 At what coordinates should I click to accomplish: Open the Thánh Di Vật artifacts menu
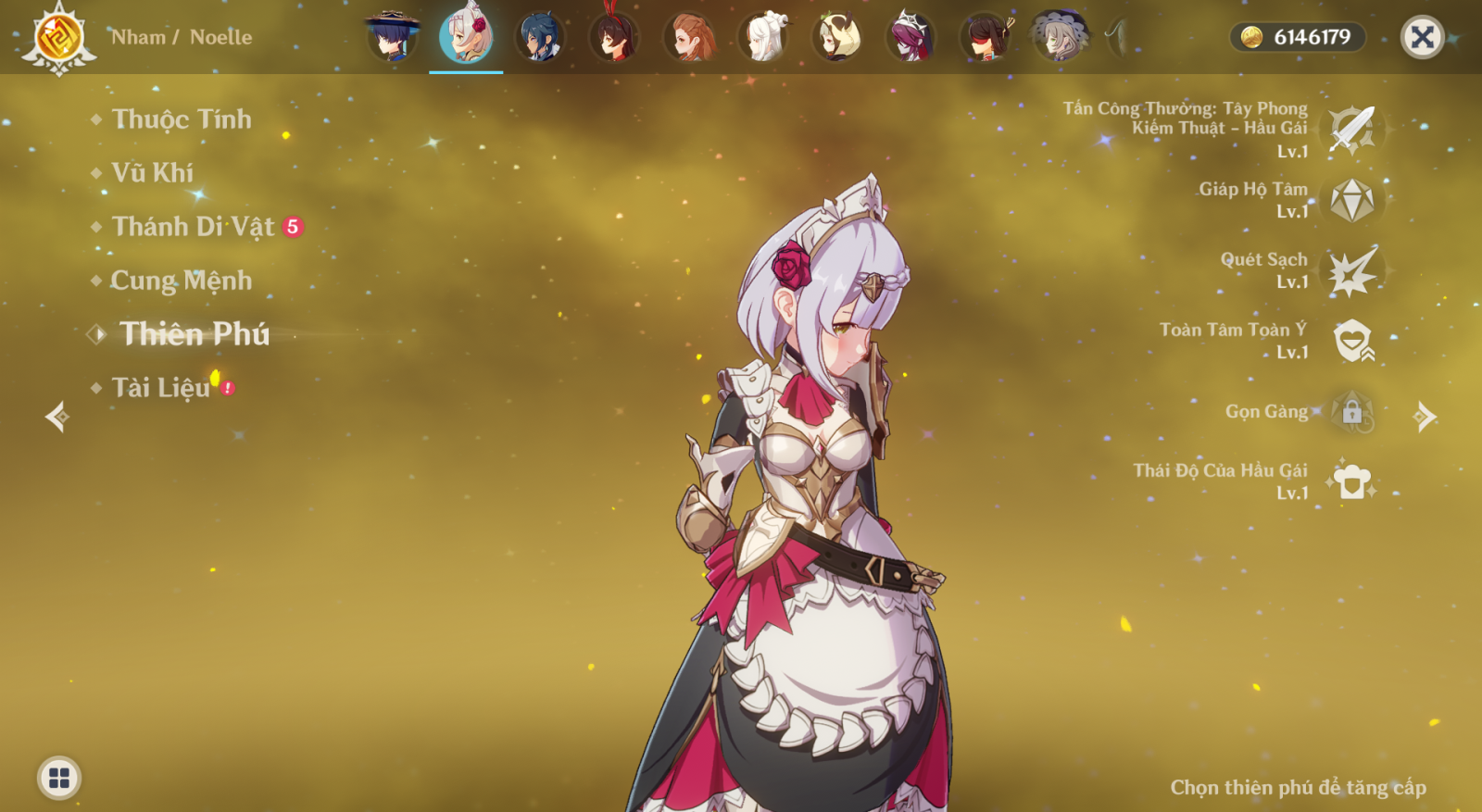point(193,227)
